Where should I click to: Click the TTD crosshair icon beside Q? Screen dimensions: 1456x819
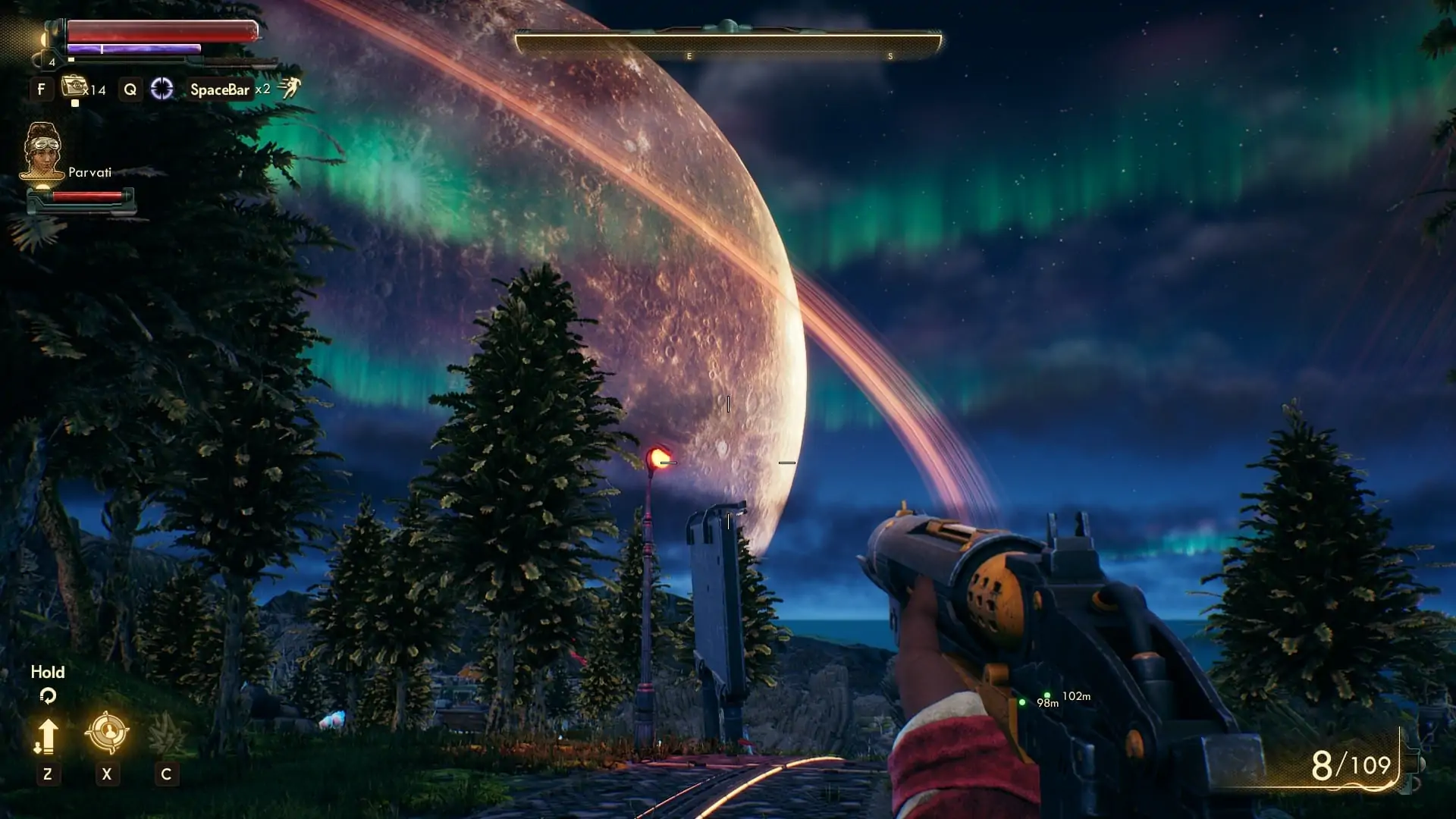pos(160,89)
